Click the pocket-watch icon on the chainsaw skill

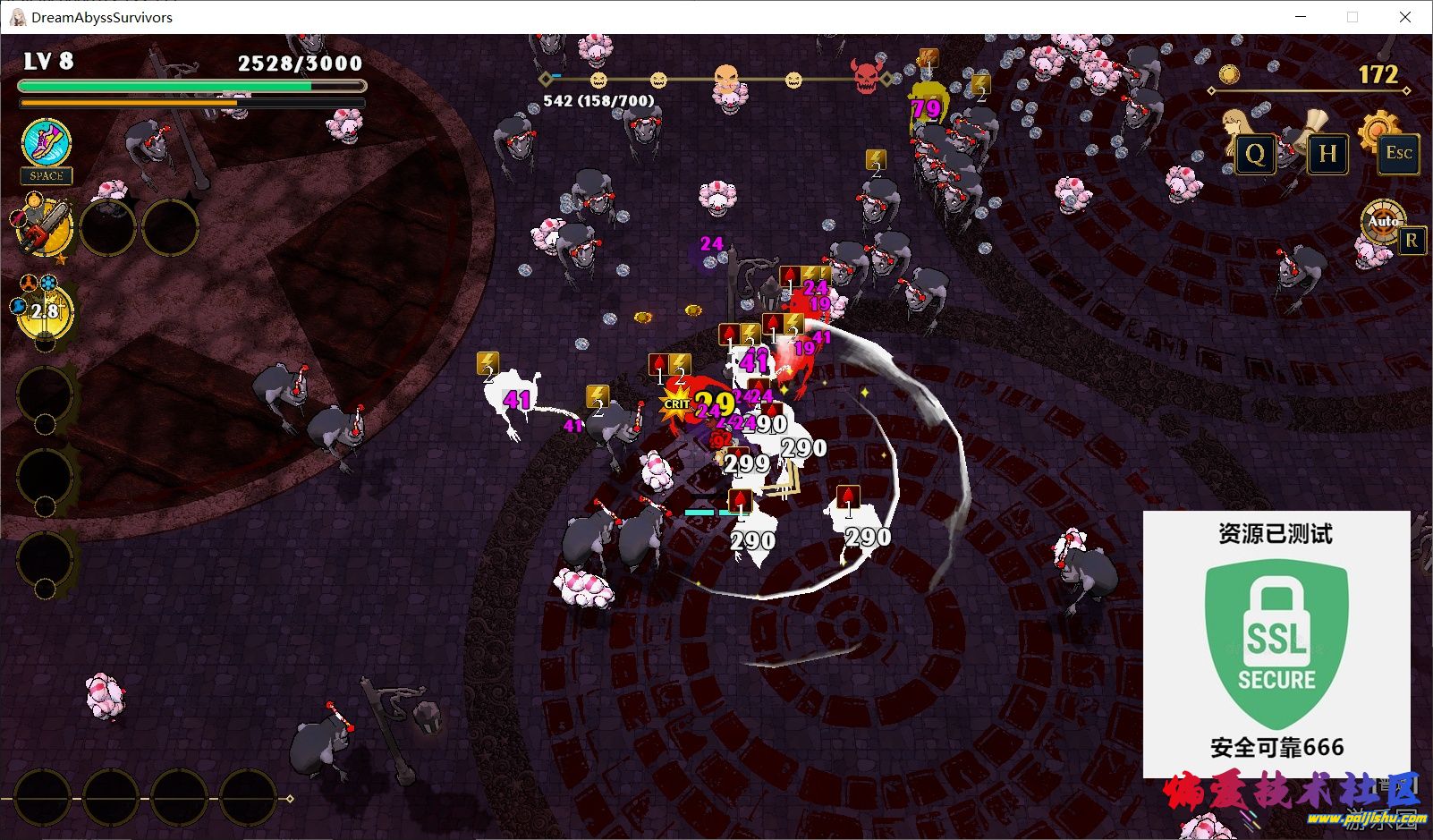coord(34,201)
